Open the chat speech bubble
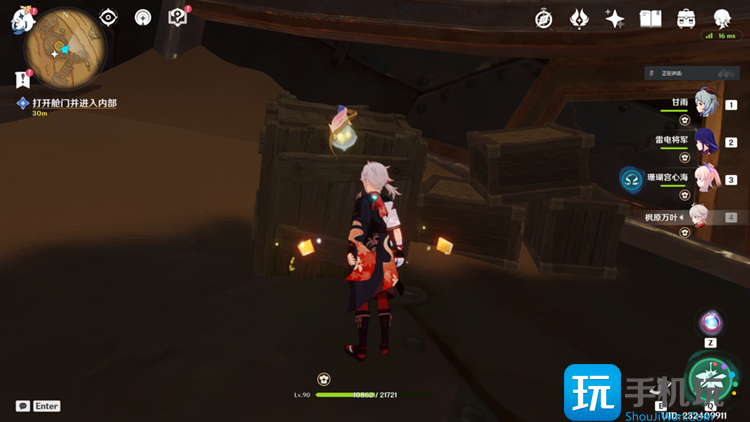 [22, 406]
